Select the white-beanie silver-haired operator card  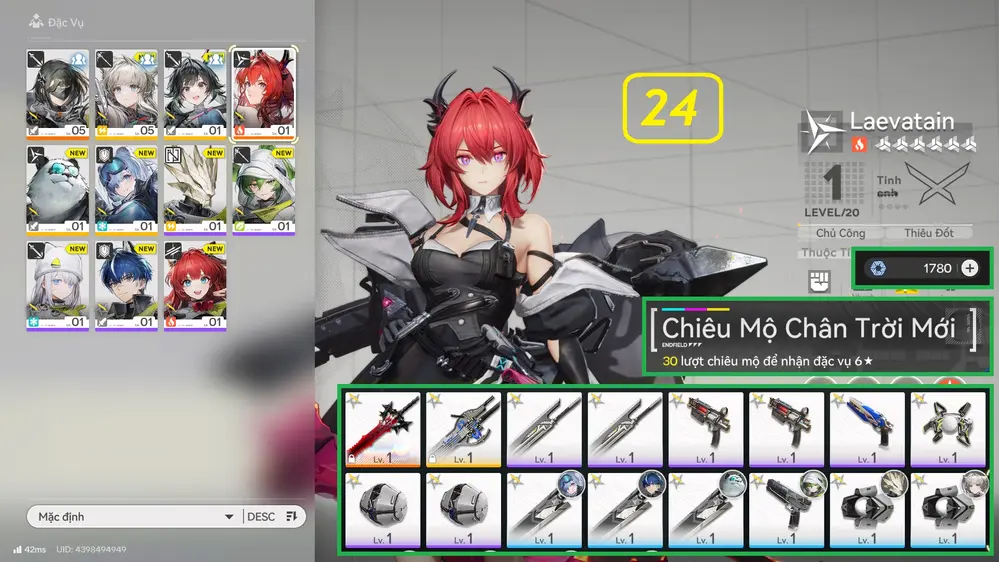(57, 286)
